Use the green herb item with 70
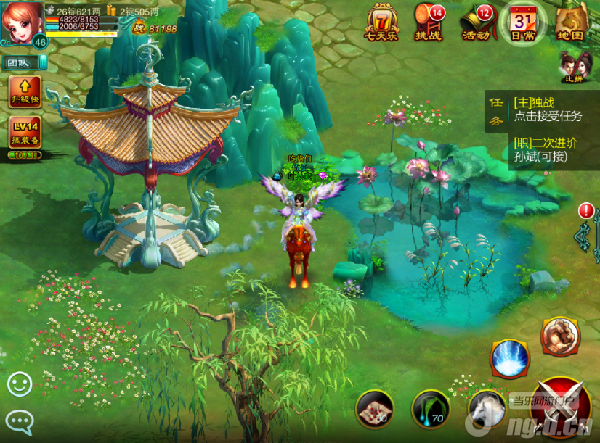 click(430, 409)
